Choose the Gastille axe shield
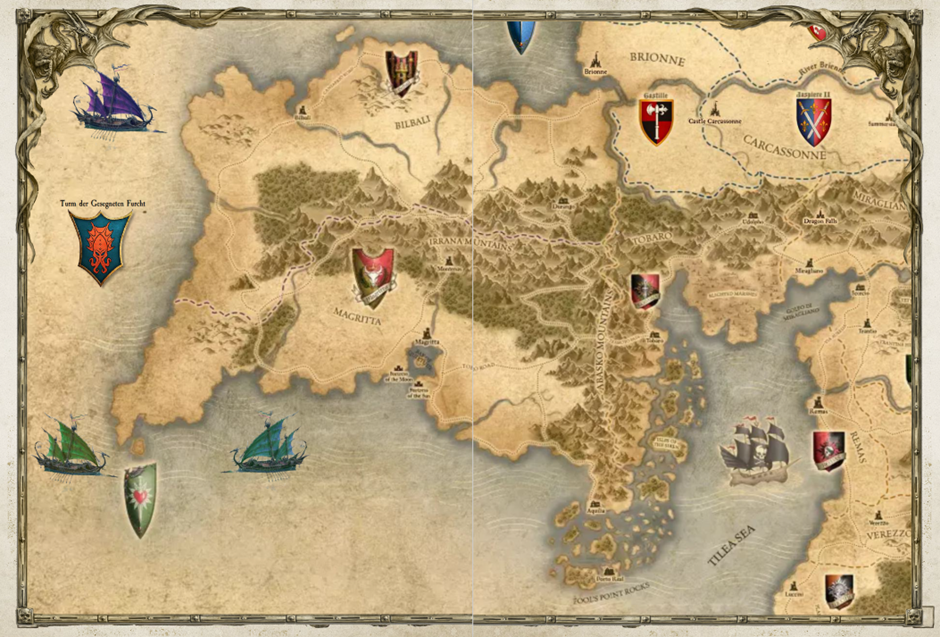The image size is (940, 637). click(x=657, y=122)
